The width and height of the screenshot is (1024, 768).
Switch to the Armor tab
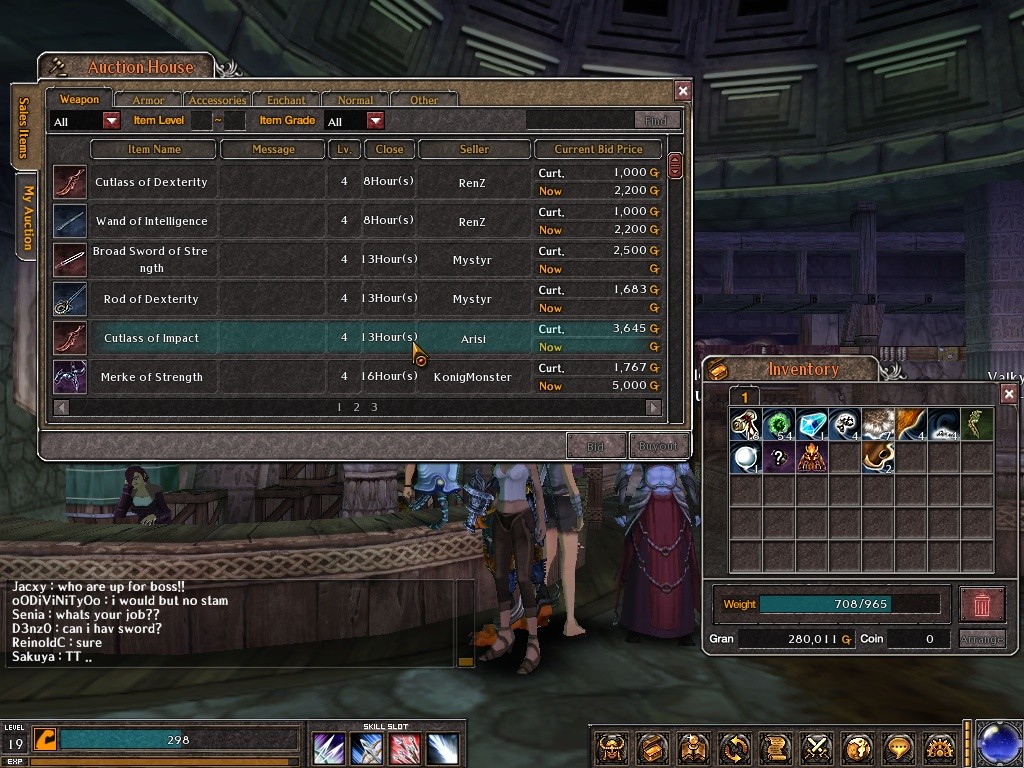click(x=148, y=100)
